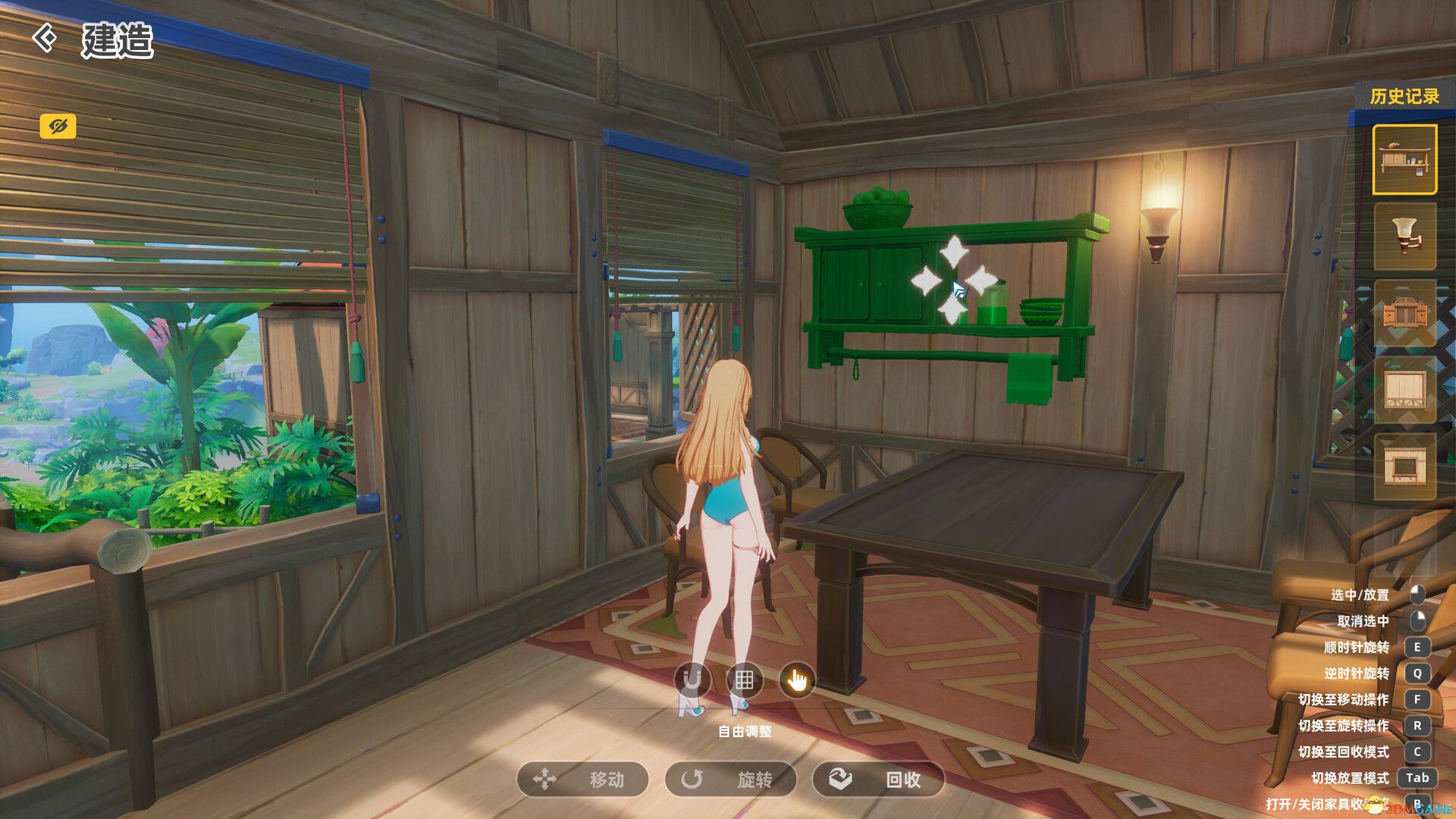
Task: Select the magnet snapping icon
Action: (692, 680)
